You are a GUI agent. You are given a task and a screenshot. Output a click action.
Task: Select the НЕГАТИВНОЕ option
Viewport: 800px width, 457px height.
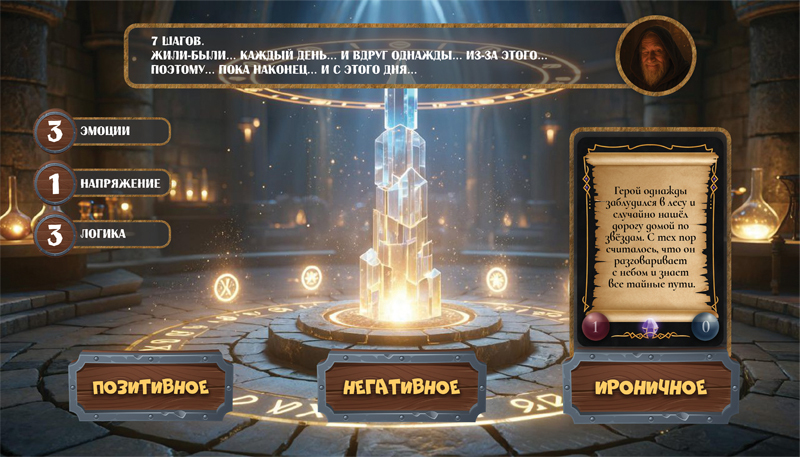coord(401,386)
